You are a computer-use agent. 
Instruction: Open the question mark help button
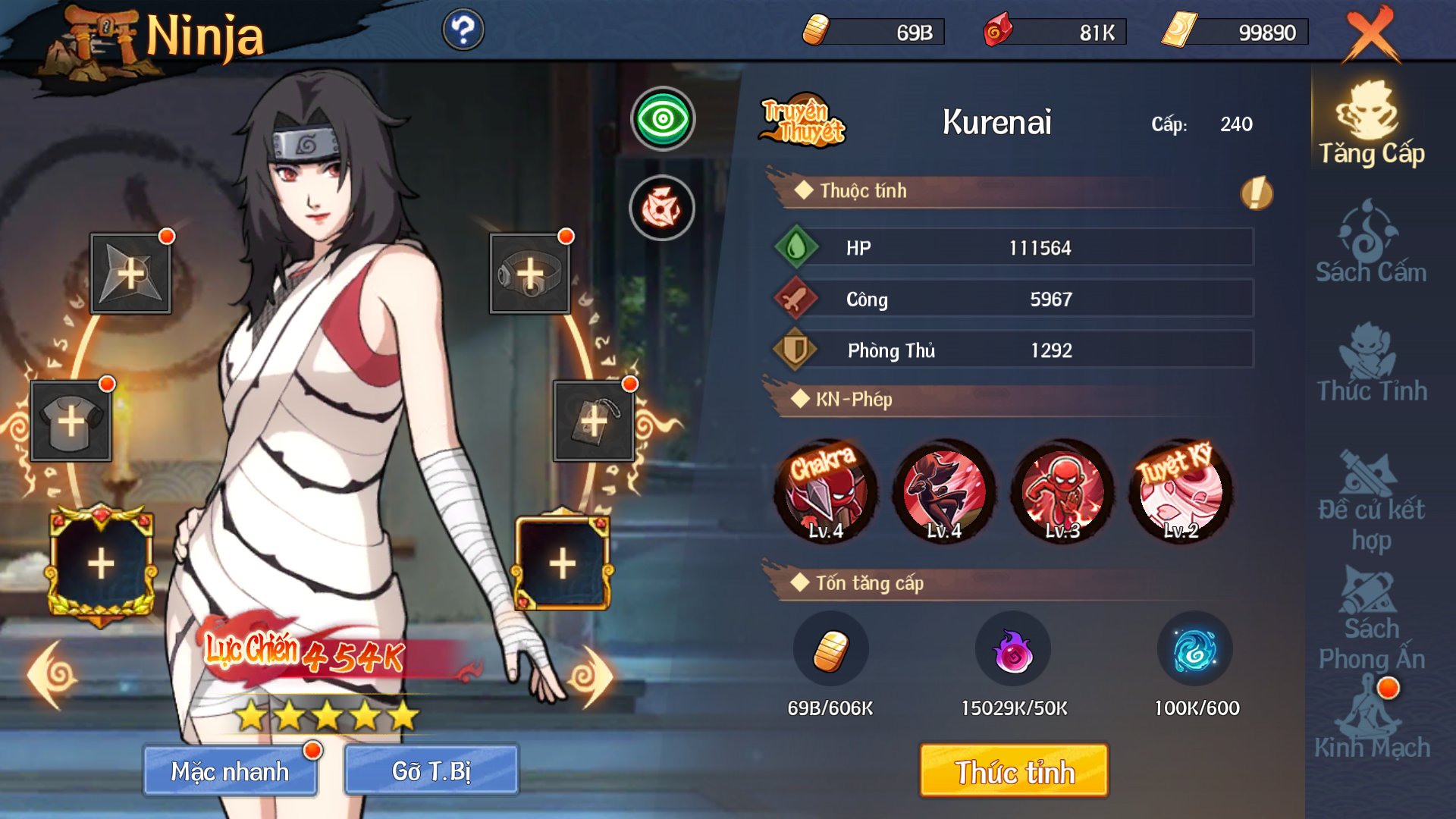pos(463,30)
